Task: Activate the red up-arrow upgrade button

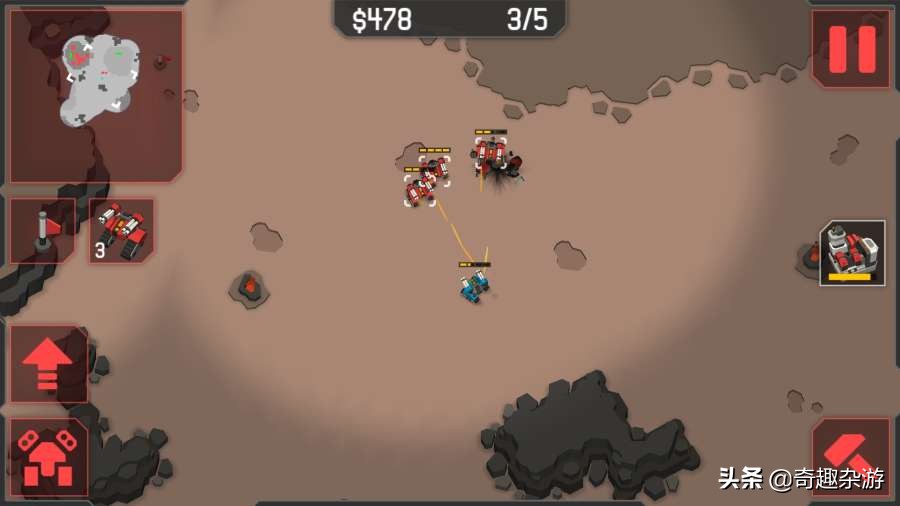Action: [48, 363]
